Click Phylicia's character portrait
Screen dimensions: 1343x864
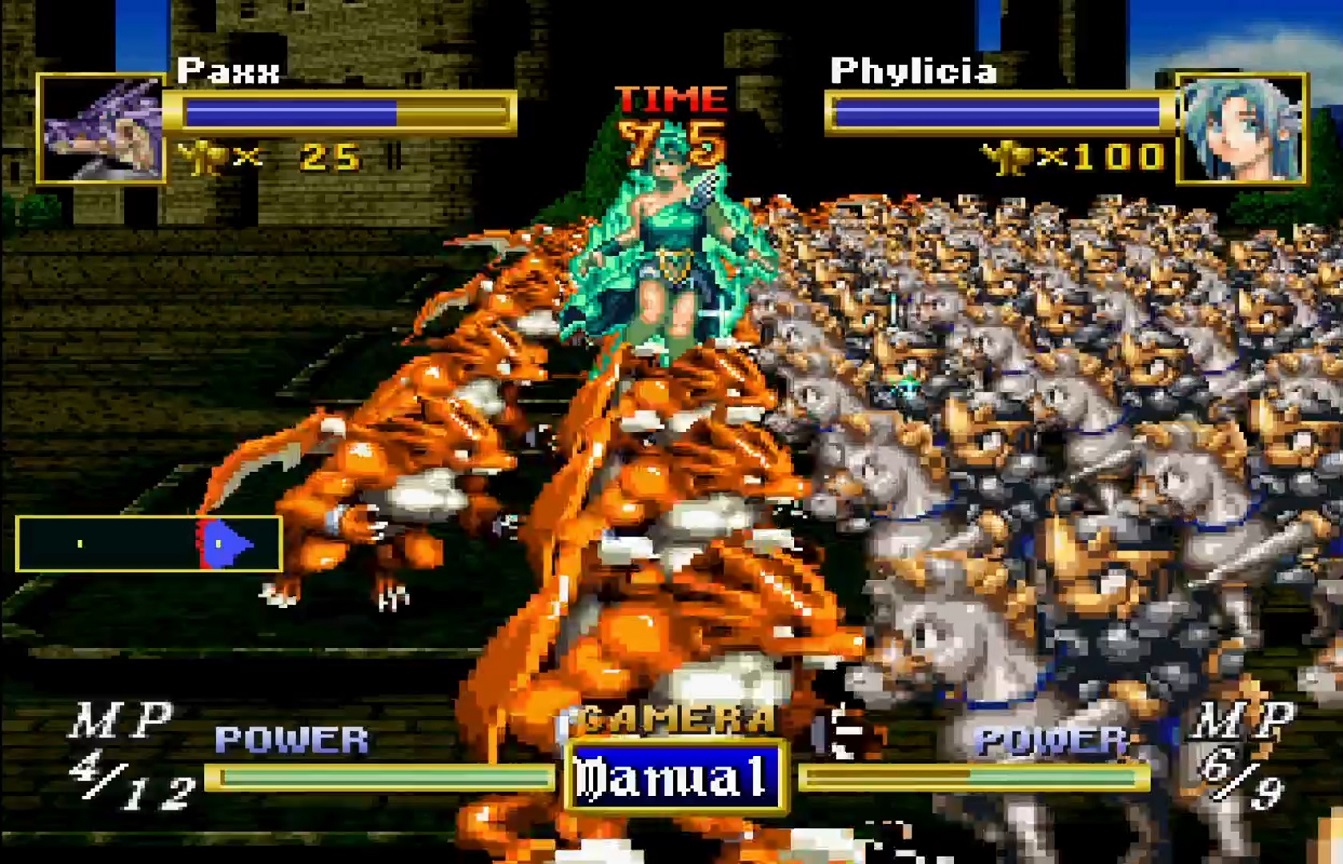(1242, 129)
